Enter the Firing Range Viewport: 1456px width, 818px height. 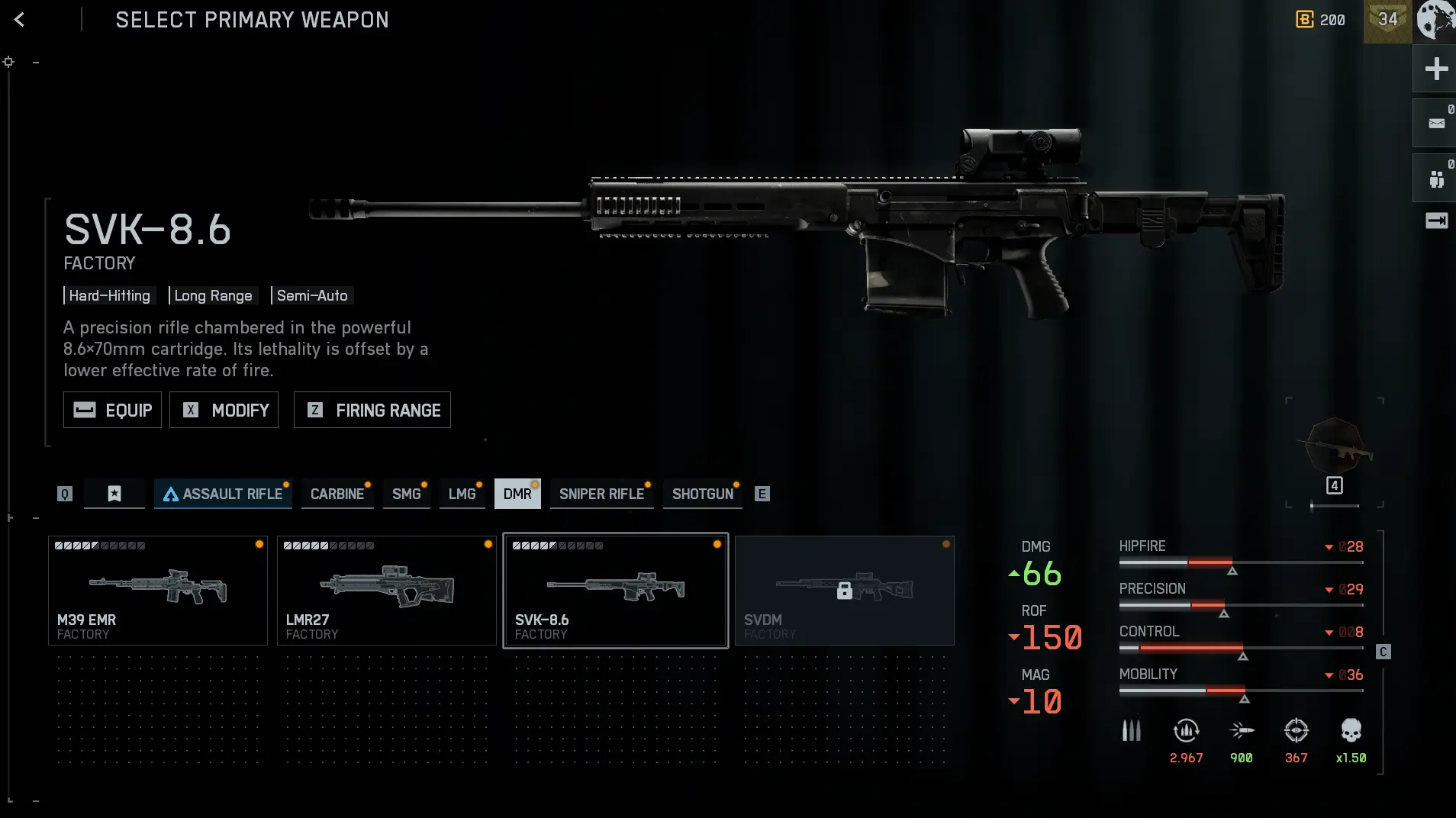tap(372, 410)
